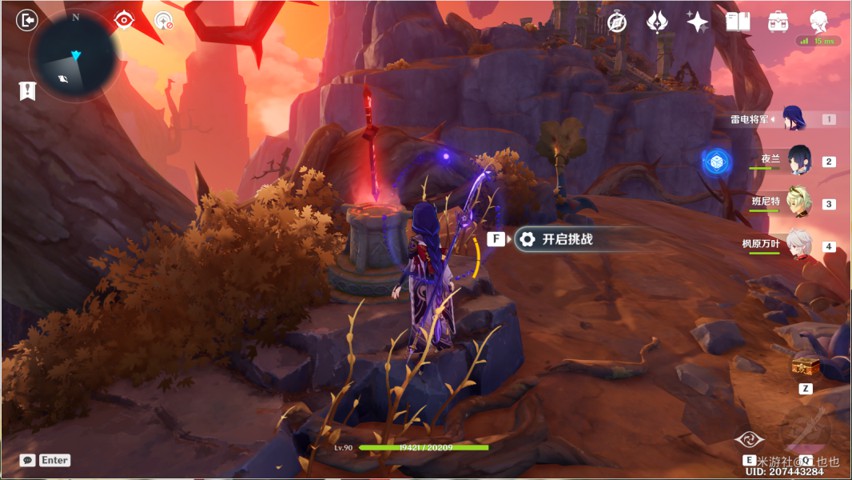The image size is (852, 480).
Task: Open the flame-shaped events icon
Action: pos(657,21)
